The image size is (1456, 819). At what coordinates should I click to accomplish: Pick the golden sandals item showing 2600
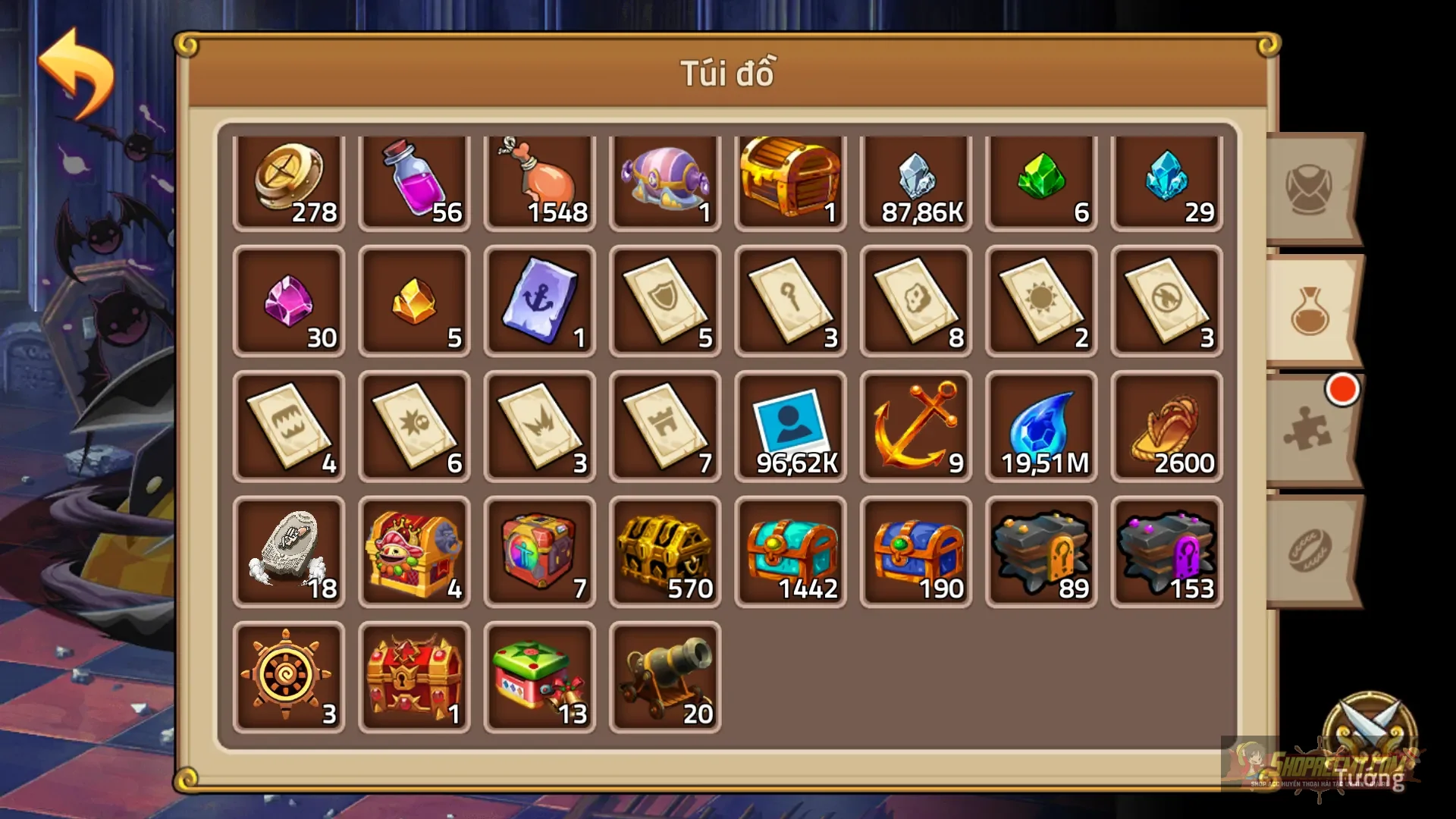[1166, 427]
